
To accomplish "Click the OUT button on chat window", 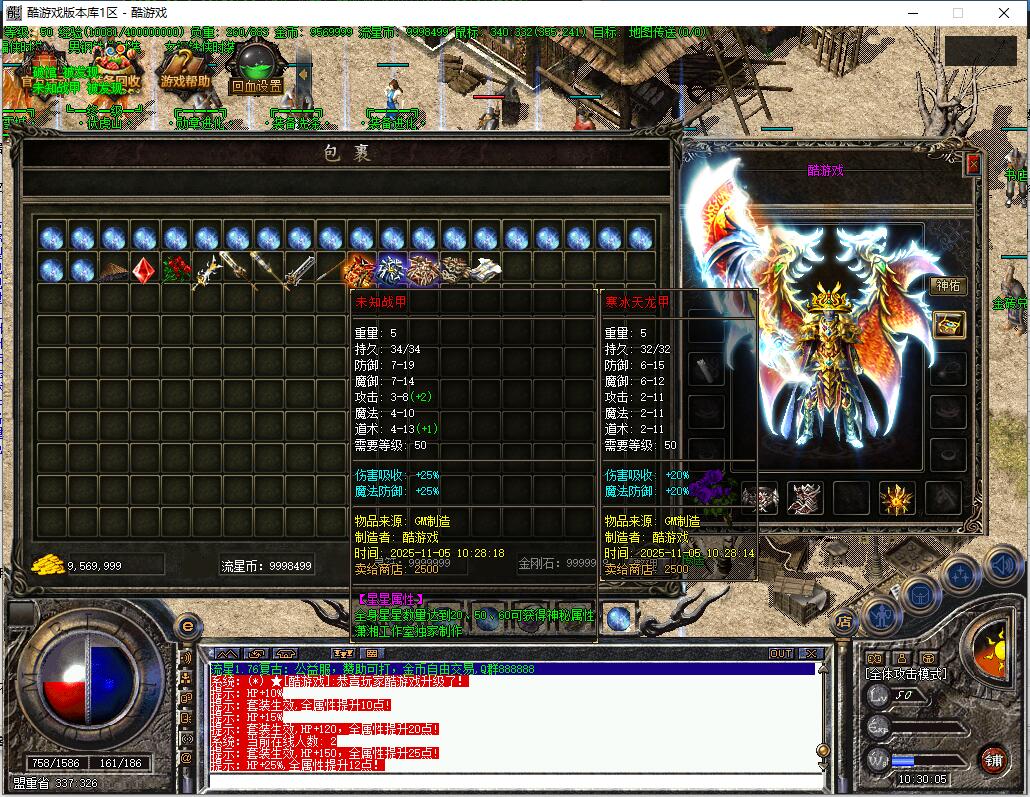I will click(781, 654).
